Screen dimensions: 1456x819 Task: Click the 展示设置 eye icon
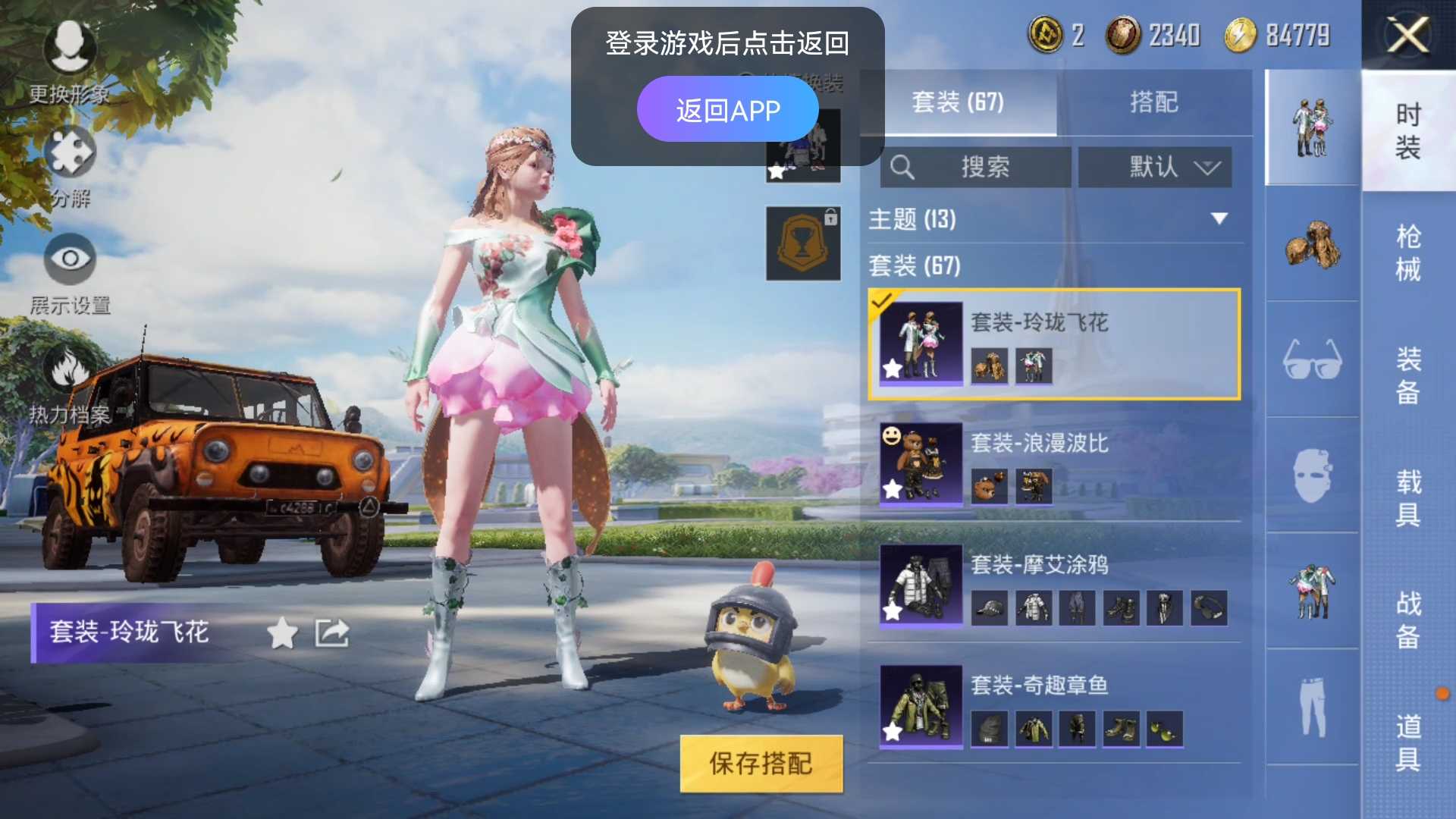71,260
